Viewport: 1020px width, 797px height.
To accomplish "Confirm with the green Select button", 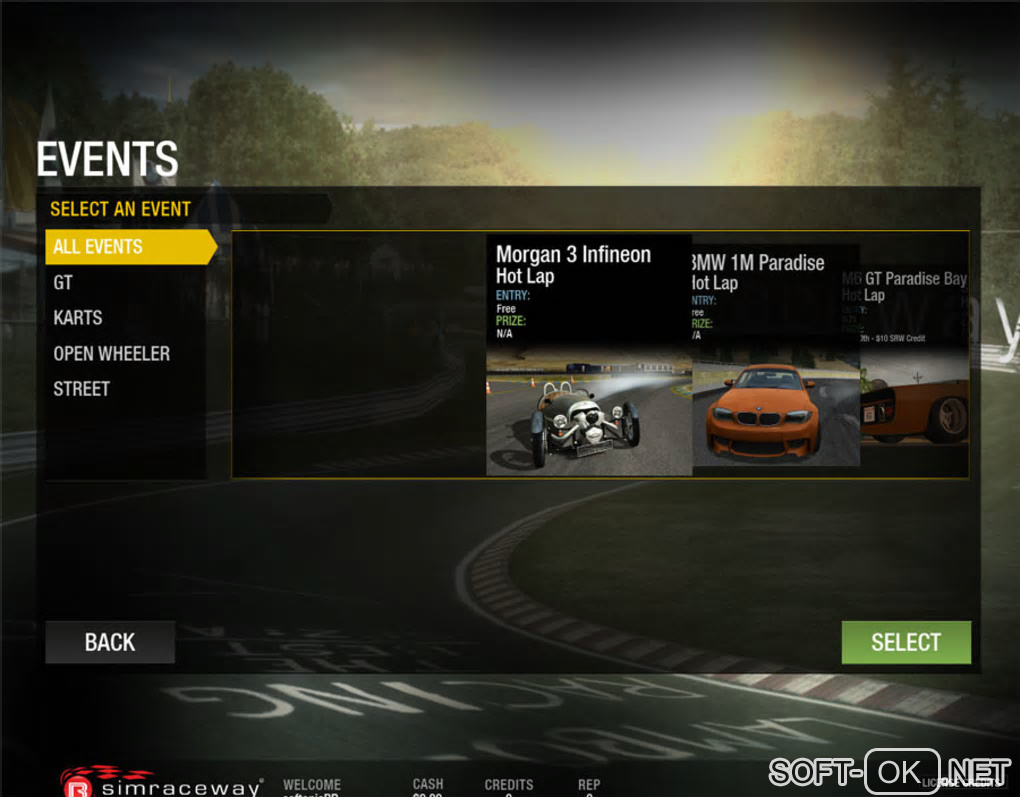I will point(905,642).
